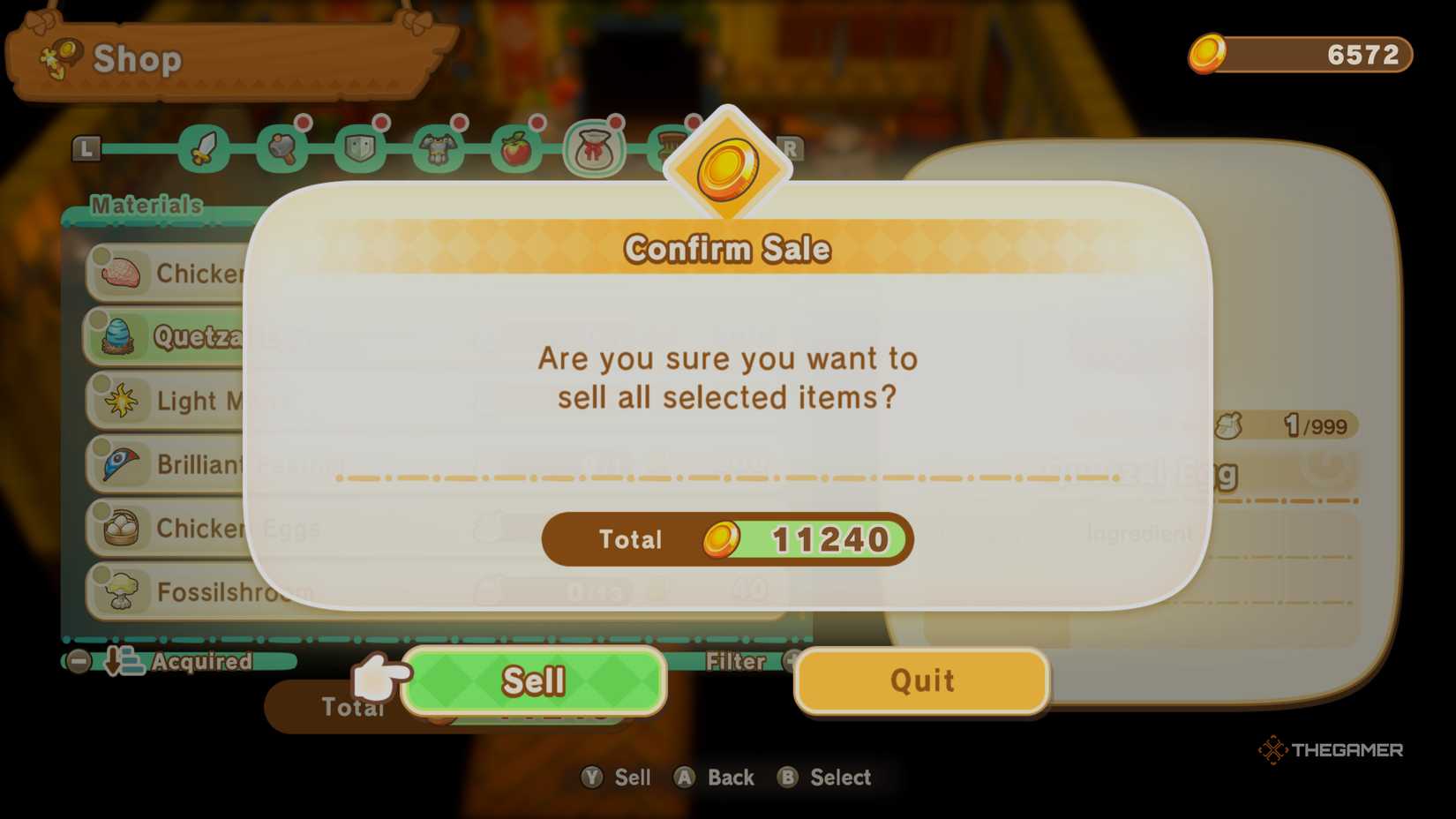The image size is (1456, 819).
Task: Switch to the Materials tab
Action: pyautogui.click(x=146, y=206)
